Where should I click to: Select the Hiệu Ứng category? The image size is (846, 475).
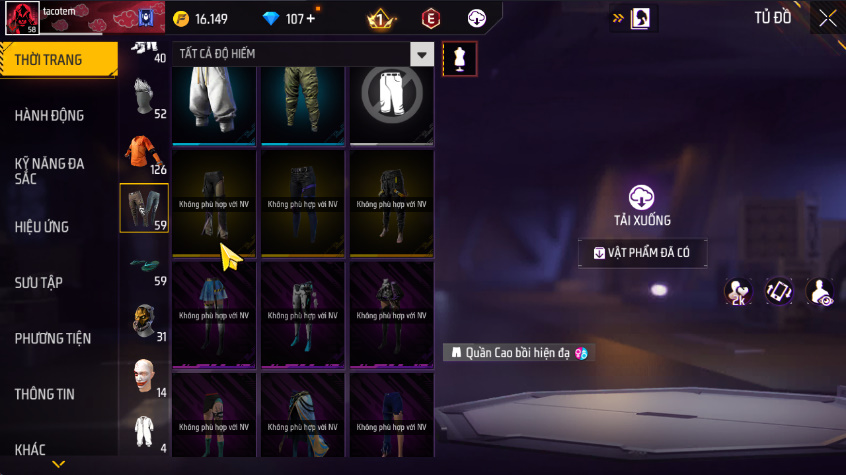click(42, 227)
